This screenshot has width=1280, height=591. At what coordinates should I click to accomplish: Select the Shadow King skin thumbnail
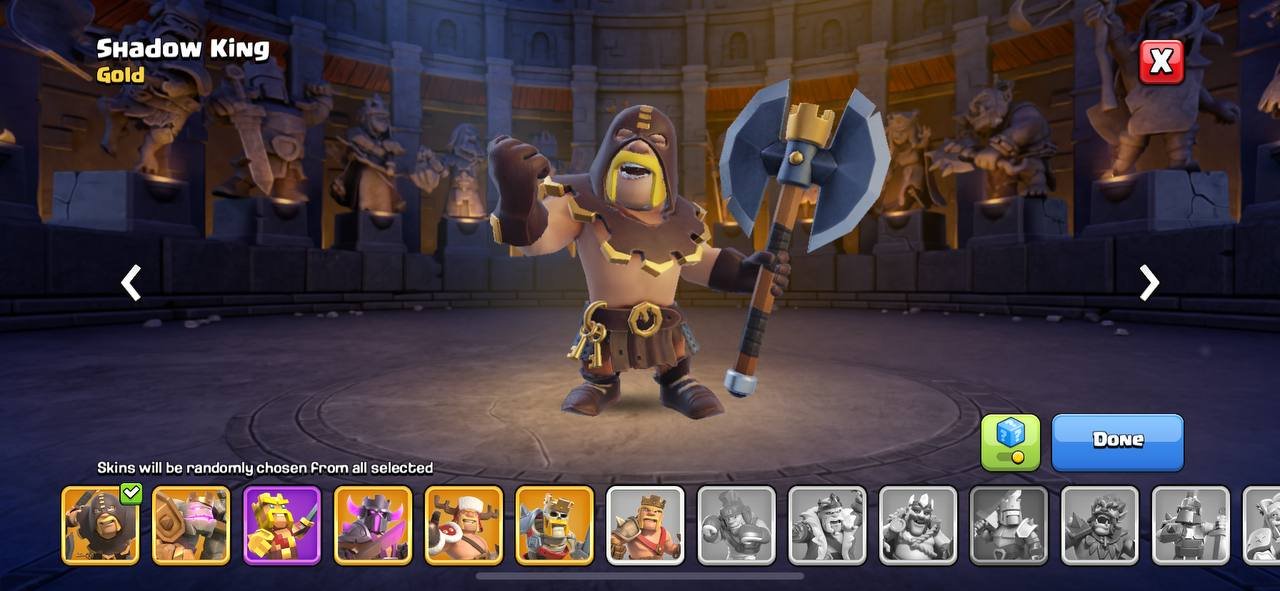[x=100, y=525]
